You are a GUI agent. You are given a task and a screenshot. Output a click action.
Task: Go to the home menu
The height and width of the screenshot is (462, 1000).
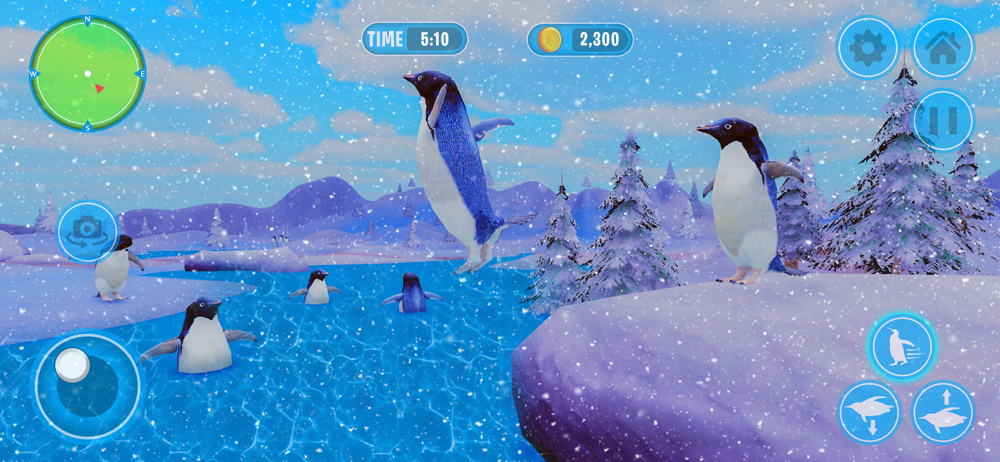[x=942, y=47]
